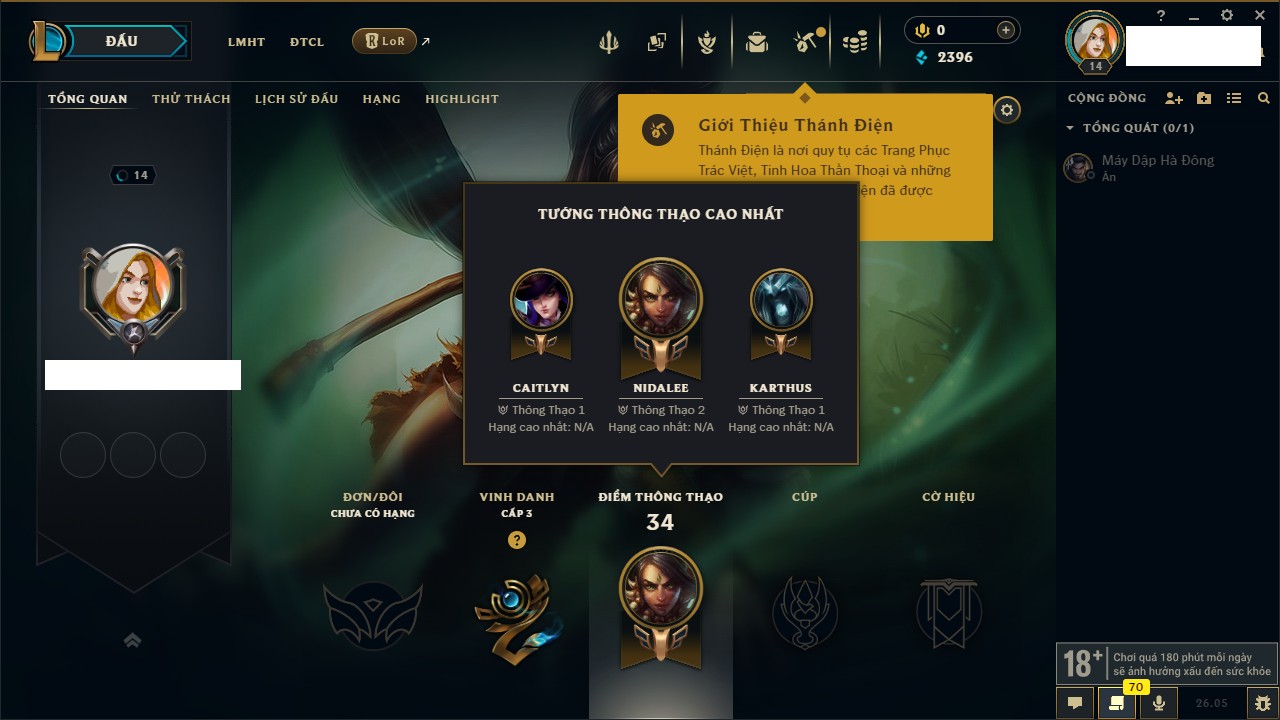Show the VINH DANH question mark help
The image size is (1280, 720).
(x=516, y=540)
